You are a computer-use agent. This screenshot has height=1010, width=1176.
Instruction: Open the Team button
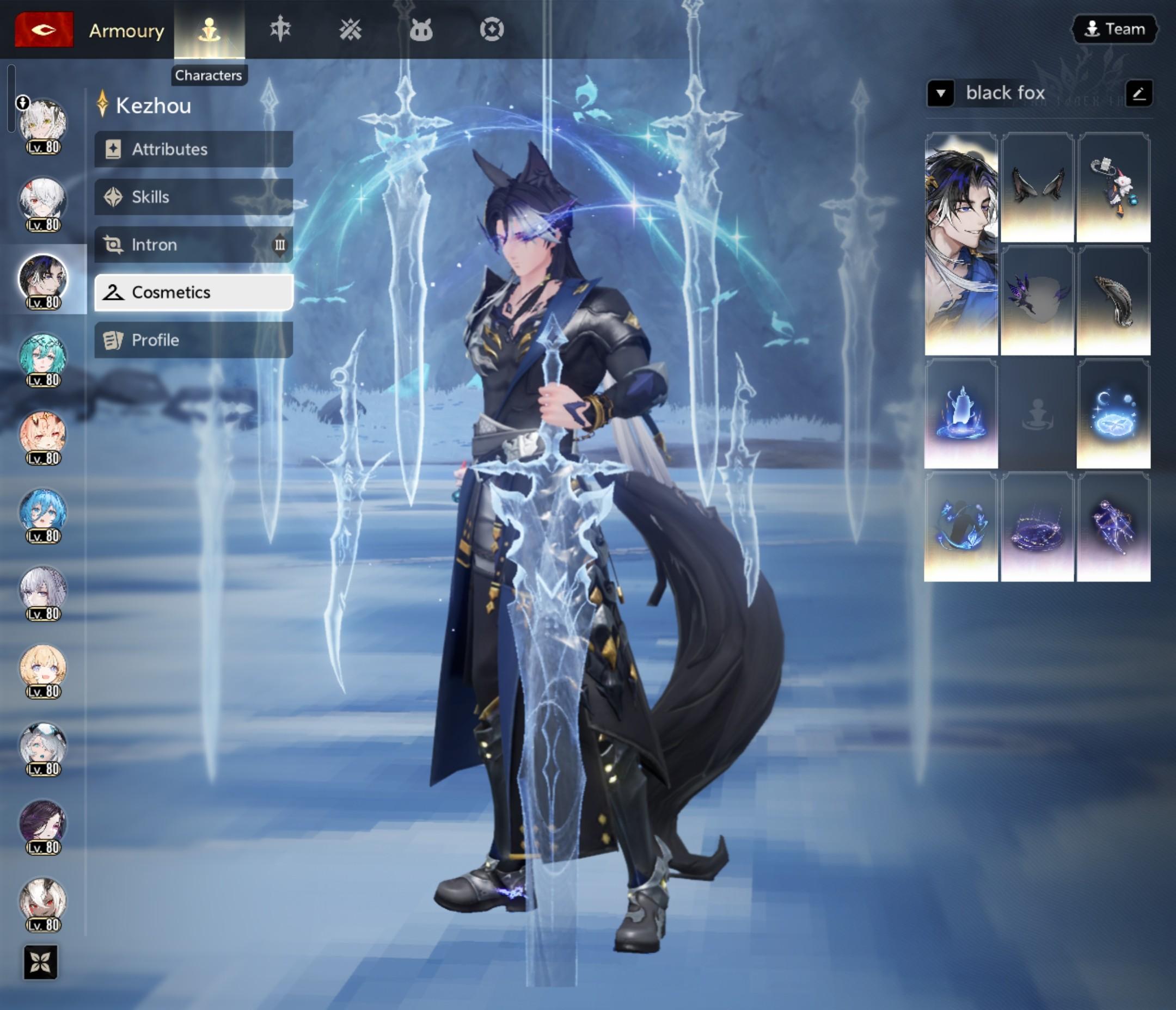(1114, 29)
